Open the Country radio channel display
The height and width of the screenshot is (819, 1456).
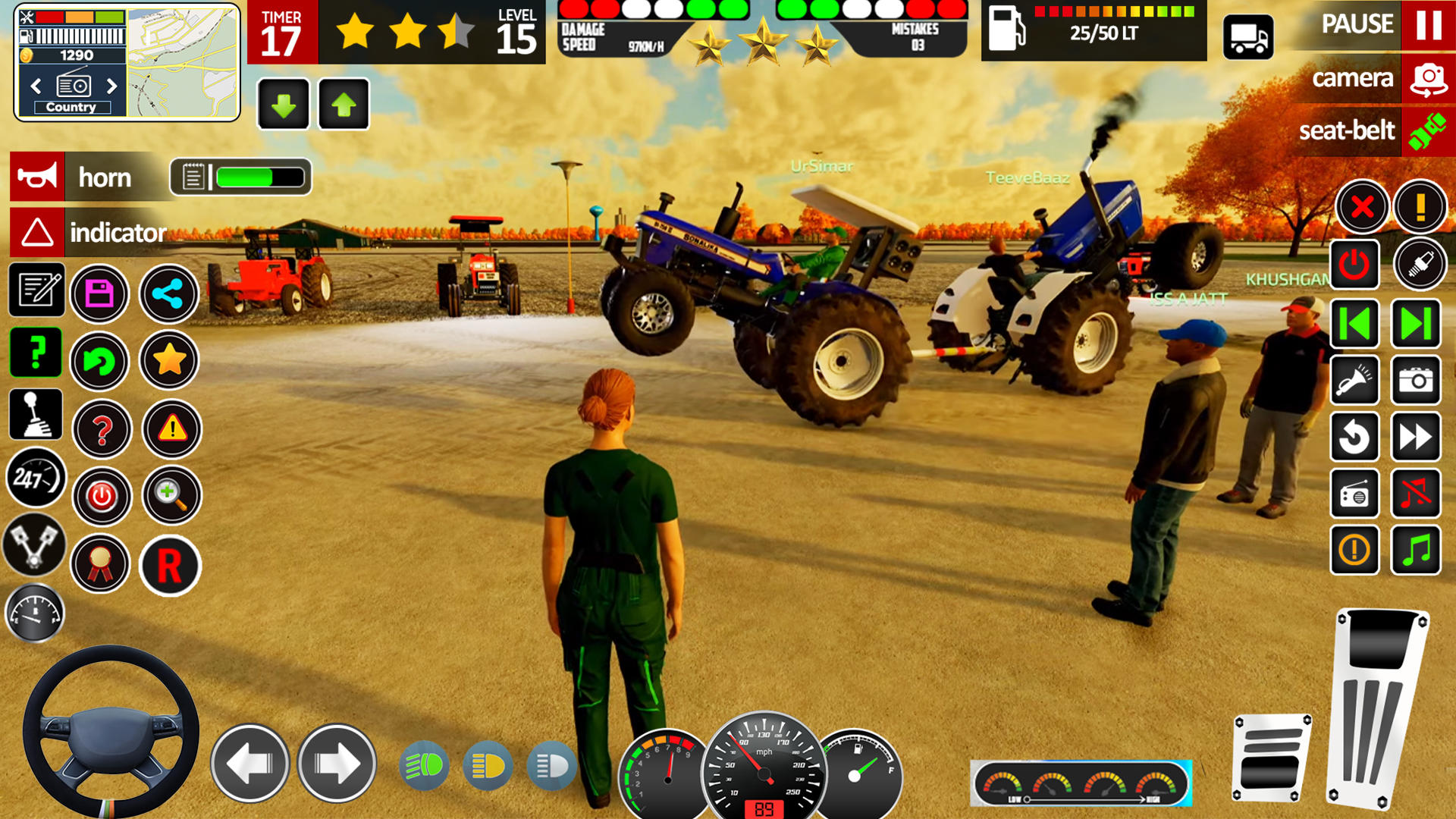point(72,107)
